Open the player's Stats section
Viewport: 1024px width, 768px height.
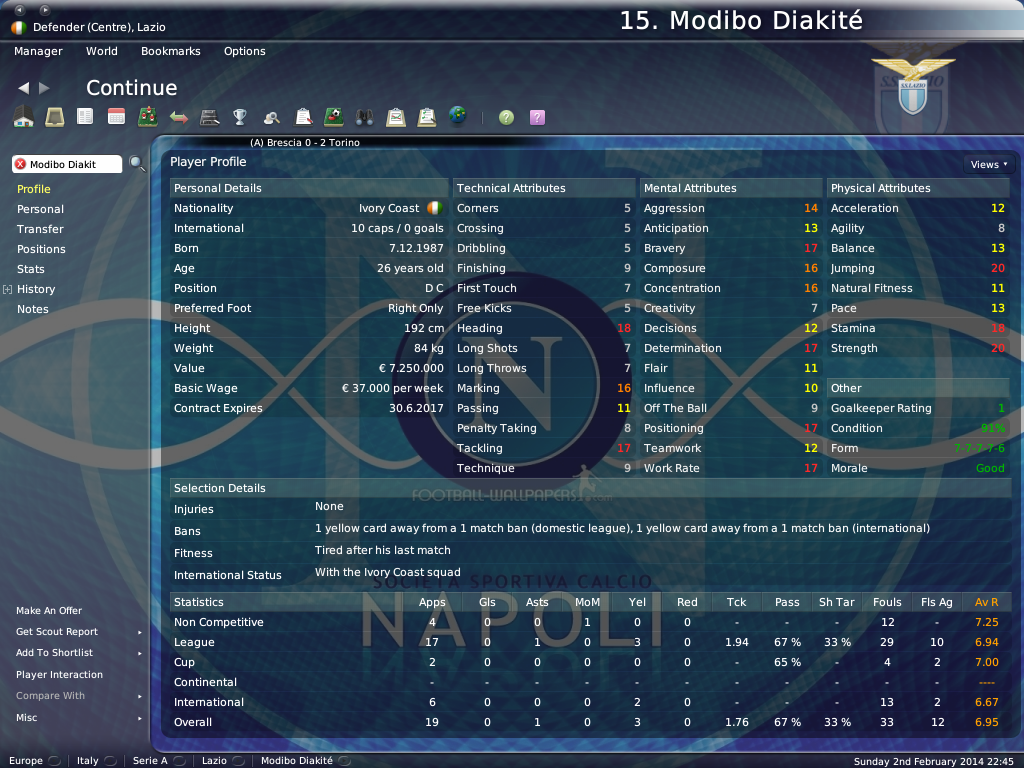point(31,269)
